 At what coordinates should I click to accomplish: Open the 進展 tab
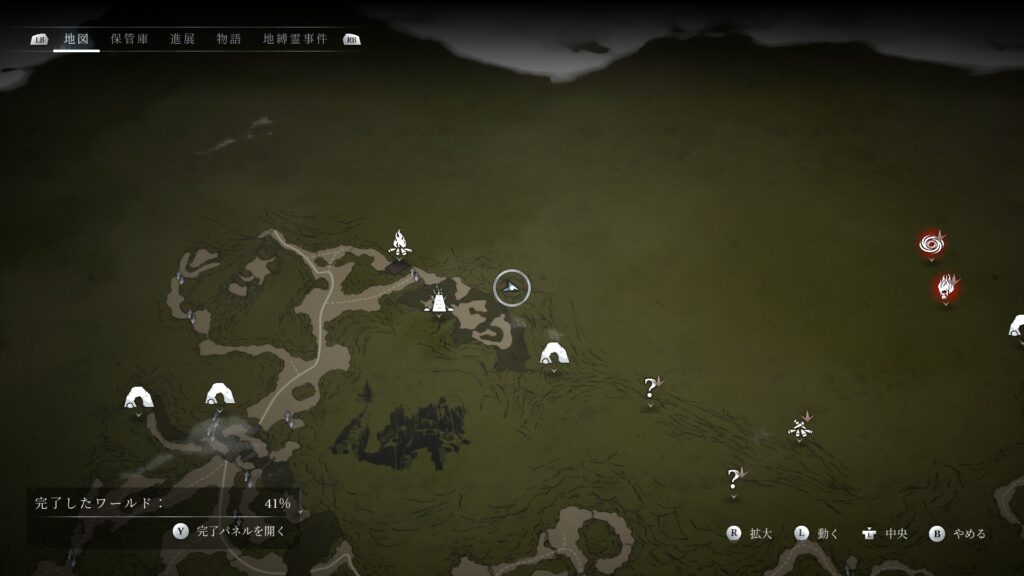pos(182,39)
